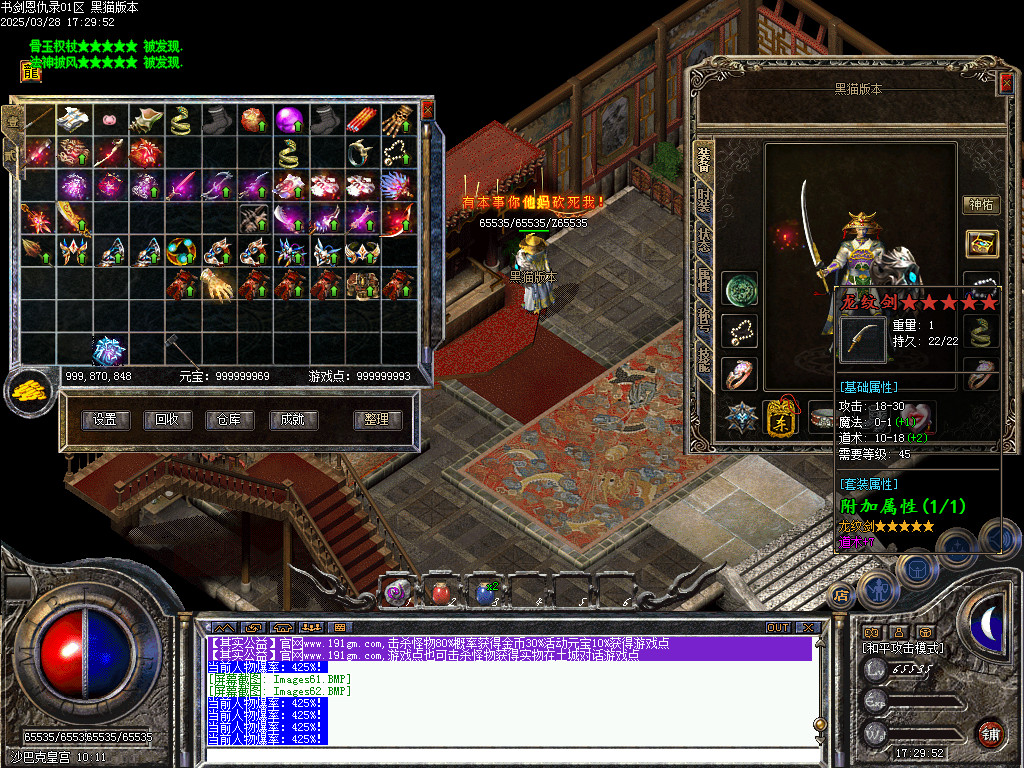Close the character equipment panel
The height and width of the screenshot is (768, 1024).
(x=1005, y=84)
